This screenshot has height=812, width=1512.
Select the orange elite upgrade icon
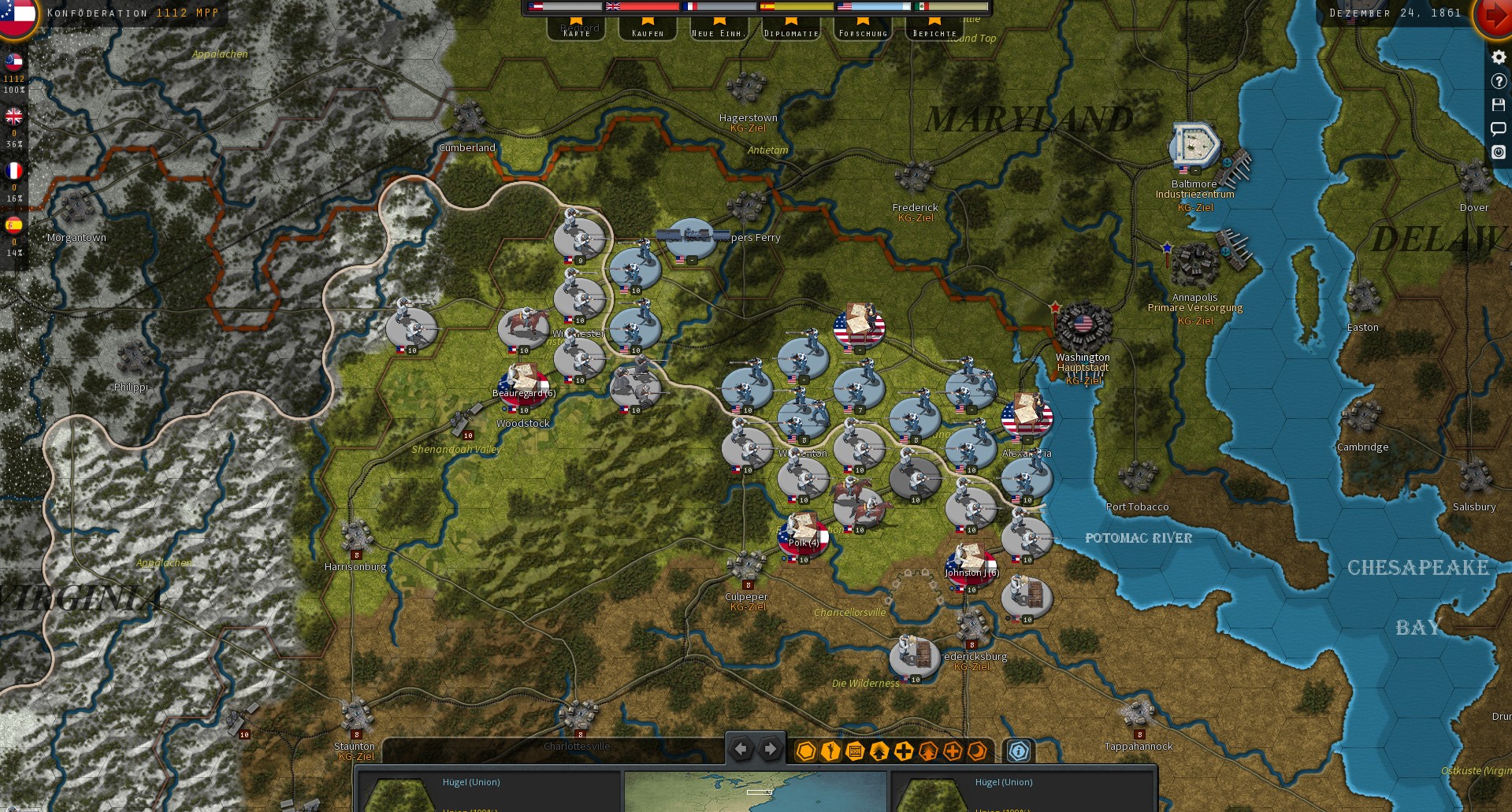[927, 751]
